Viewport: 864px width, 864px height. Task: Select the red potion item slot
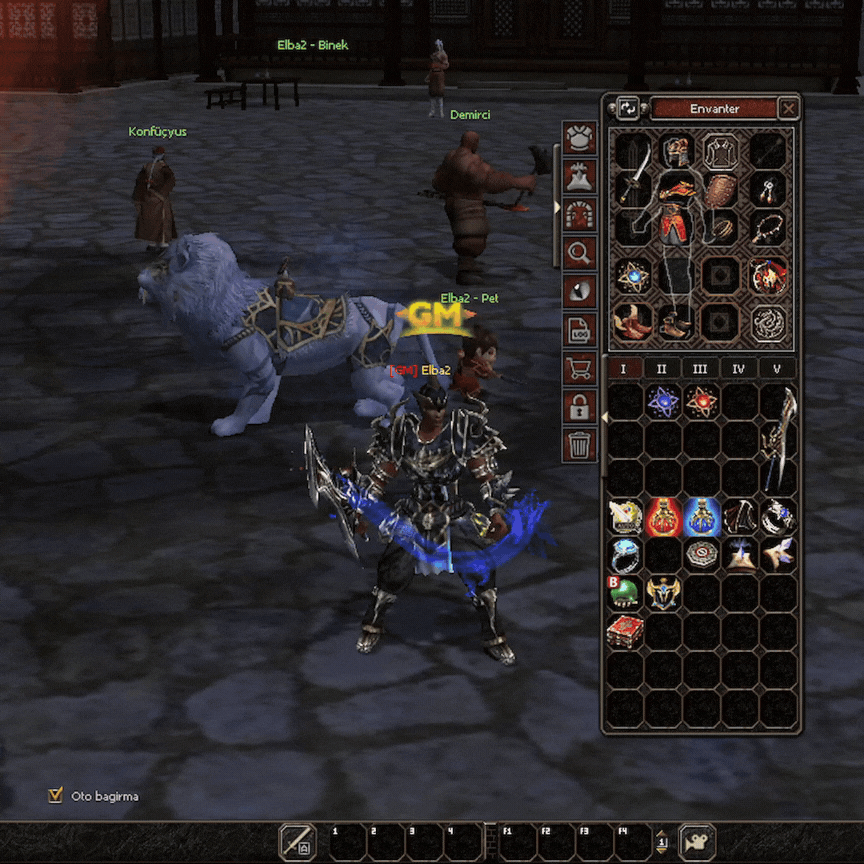click(662, 516)
